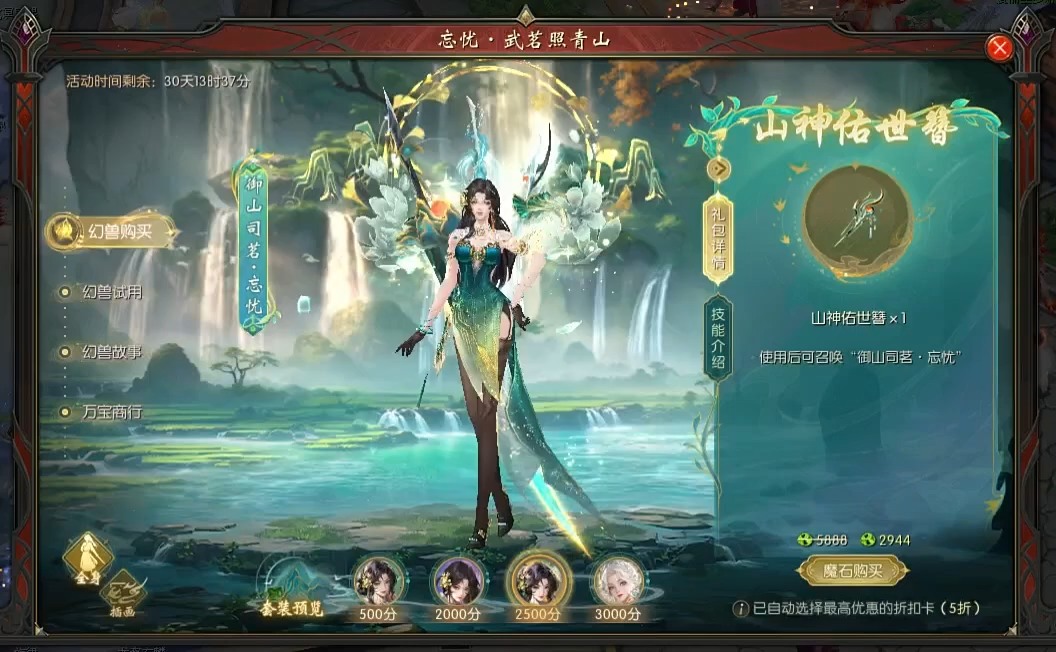Image resolution: width=1056 pixels, height=652 pixels.
Task: Select the 幻兽购买 menu entry
Action: coord(110,231)
